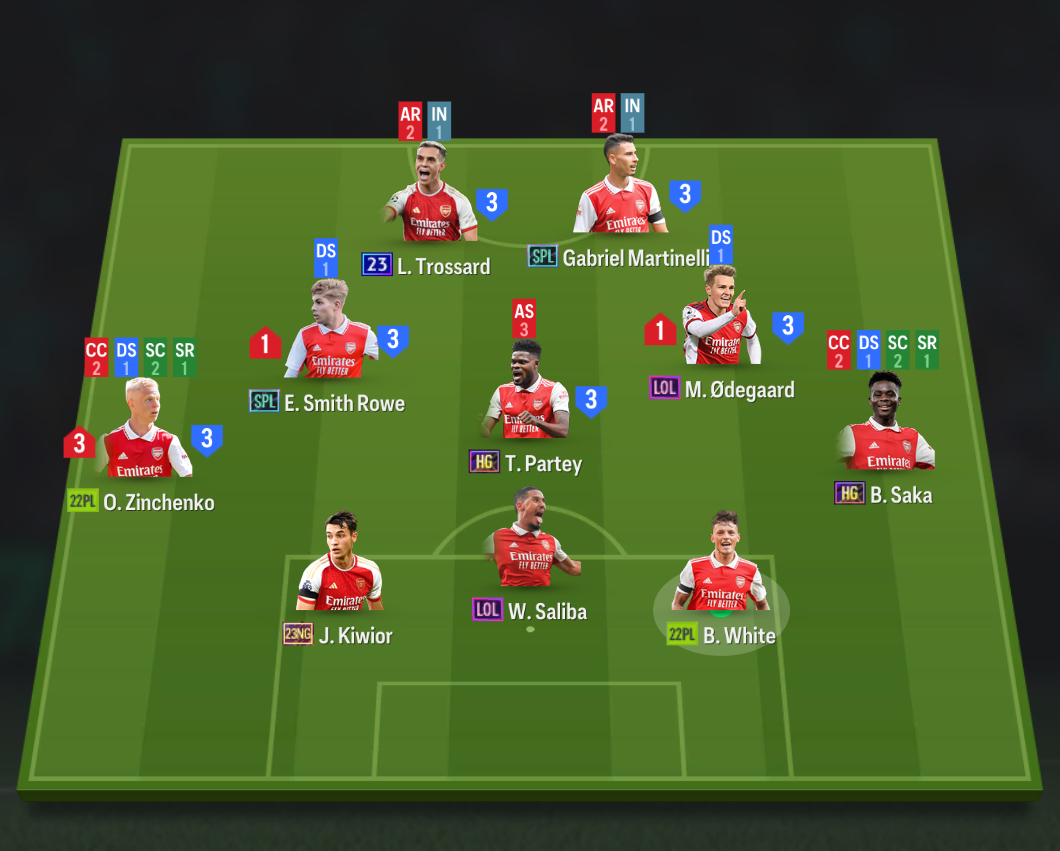This screenshot has height=851, width=1060.
Task: Choose E. Smith Rowe's player card
Action: click(x=331, y=342)
